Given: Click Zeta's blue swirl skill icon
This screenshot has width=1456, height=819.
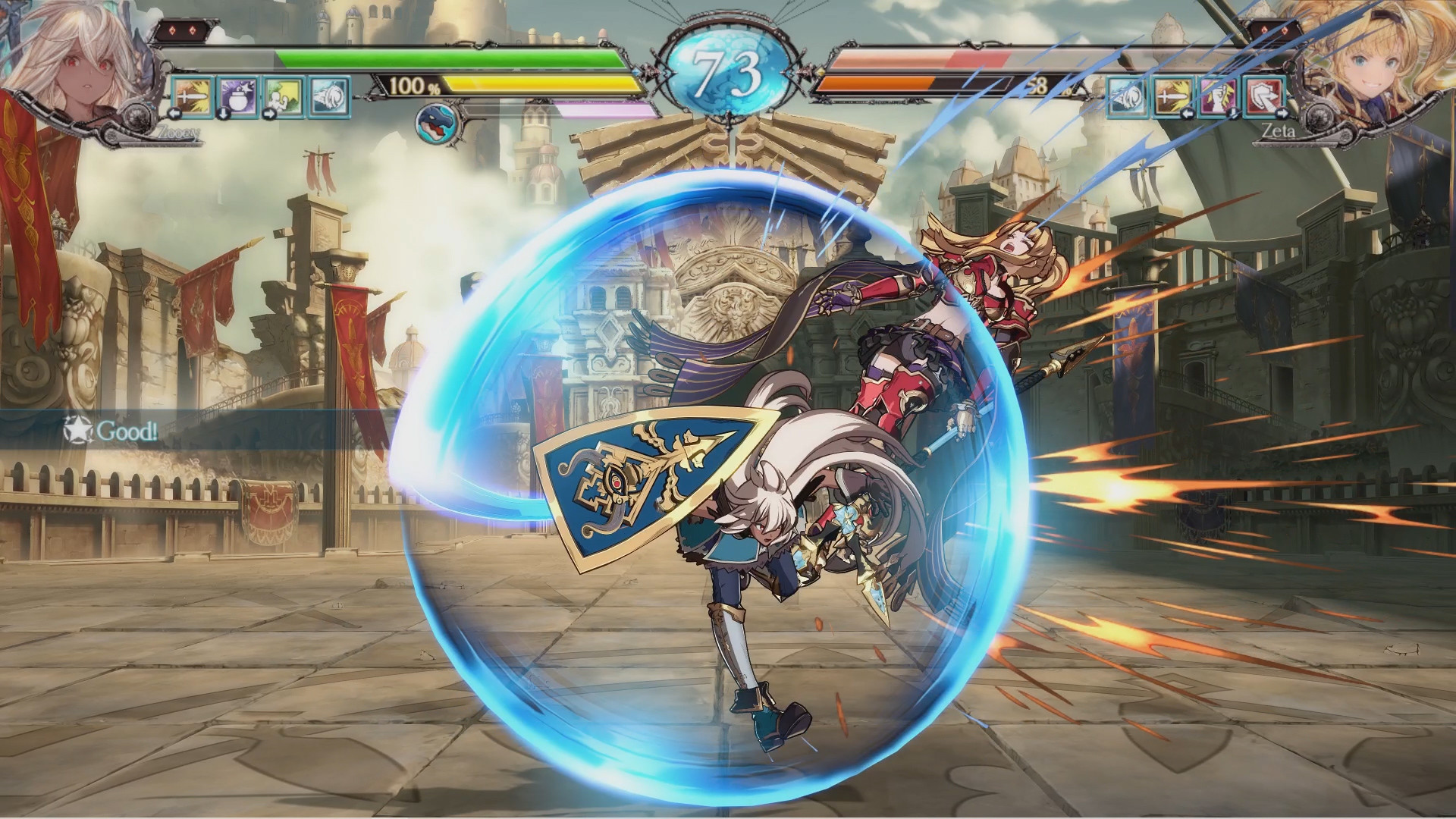Looking at the screenshot, I should pos(1126,96).
